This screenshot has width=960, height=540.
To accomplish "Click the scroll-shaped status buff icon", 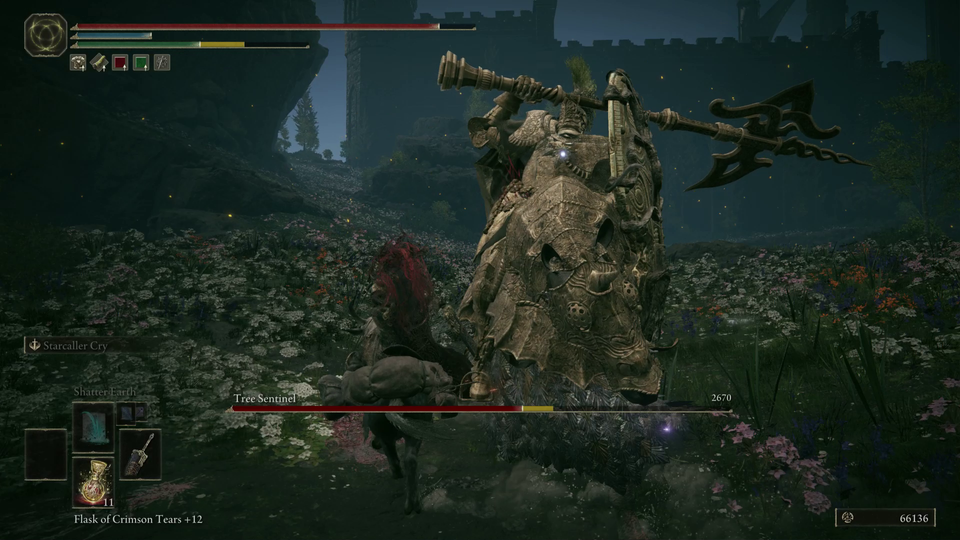I will pos(99,62).
